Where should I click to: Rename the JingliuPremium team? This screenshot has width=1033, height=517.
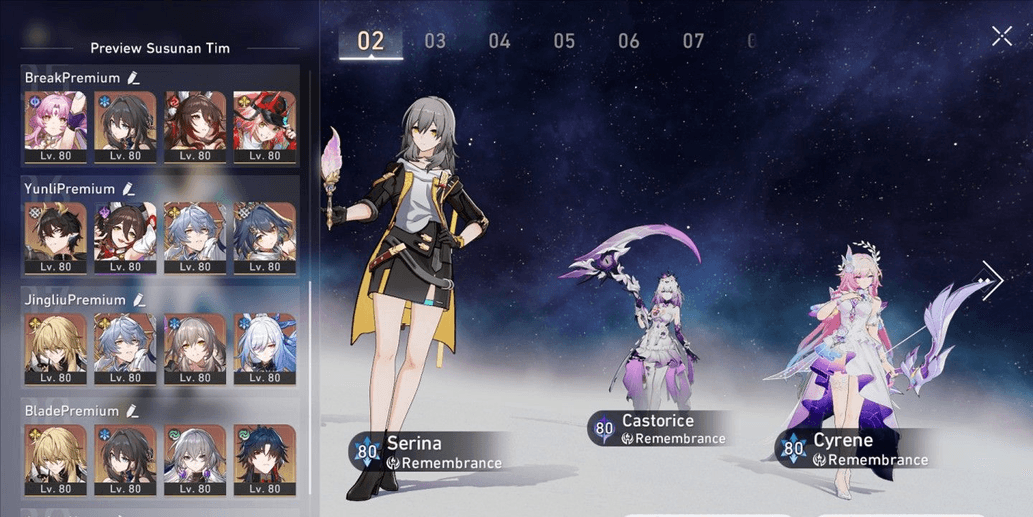point(139,300)
